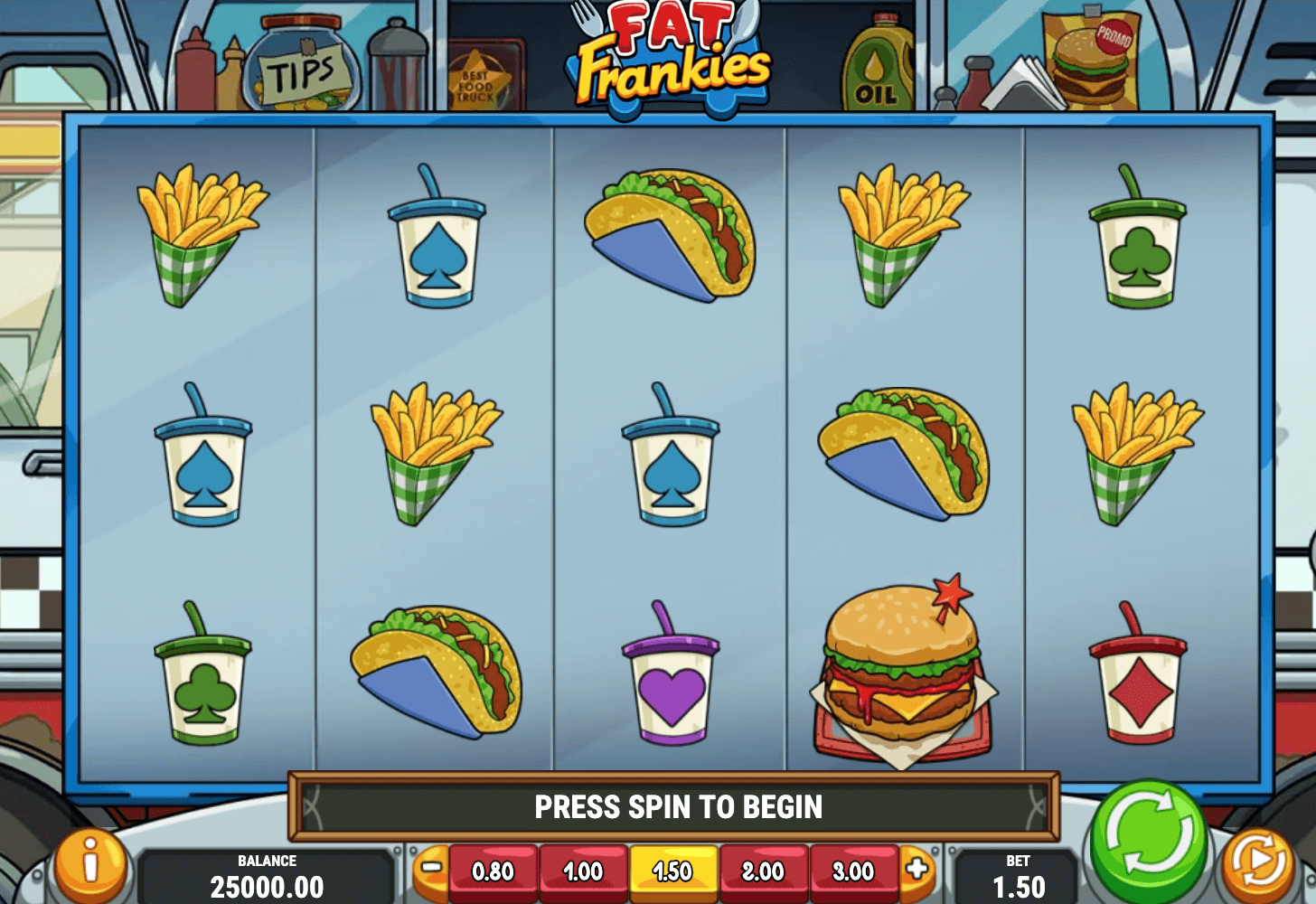This screenshot has height=904, width=1316.
Task: Click the taco symbol atop the middle reel
Action: (672, 235)
